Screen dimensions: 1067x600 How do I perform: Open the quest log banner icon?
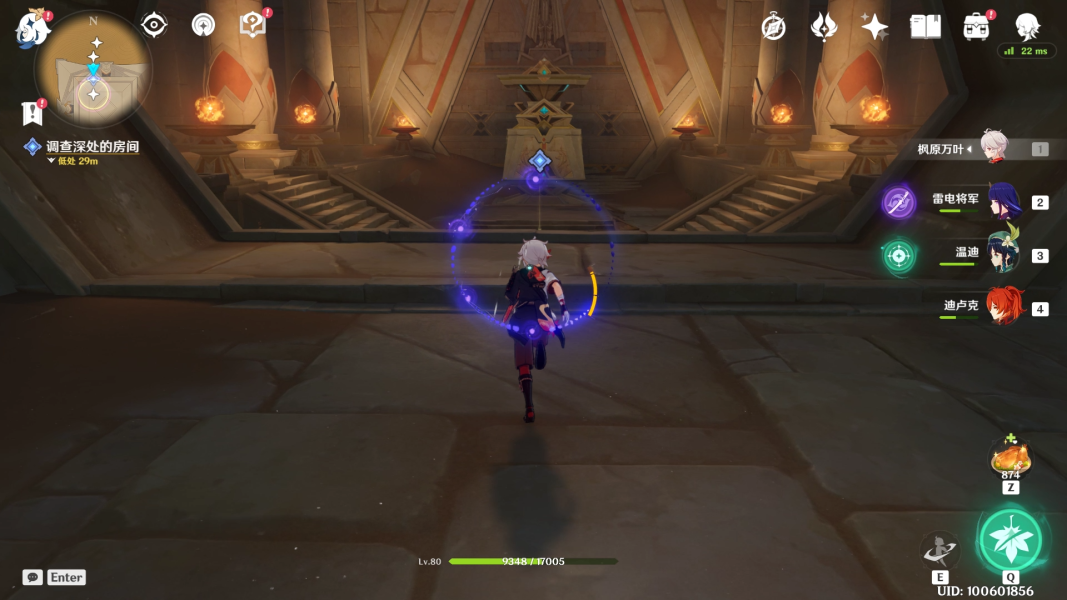tap(32, 112)
